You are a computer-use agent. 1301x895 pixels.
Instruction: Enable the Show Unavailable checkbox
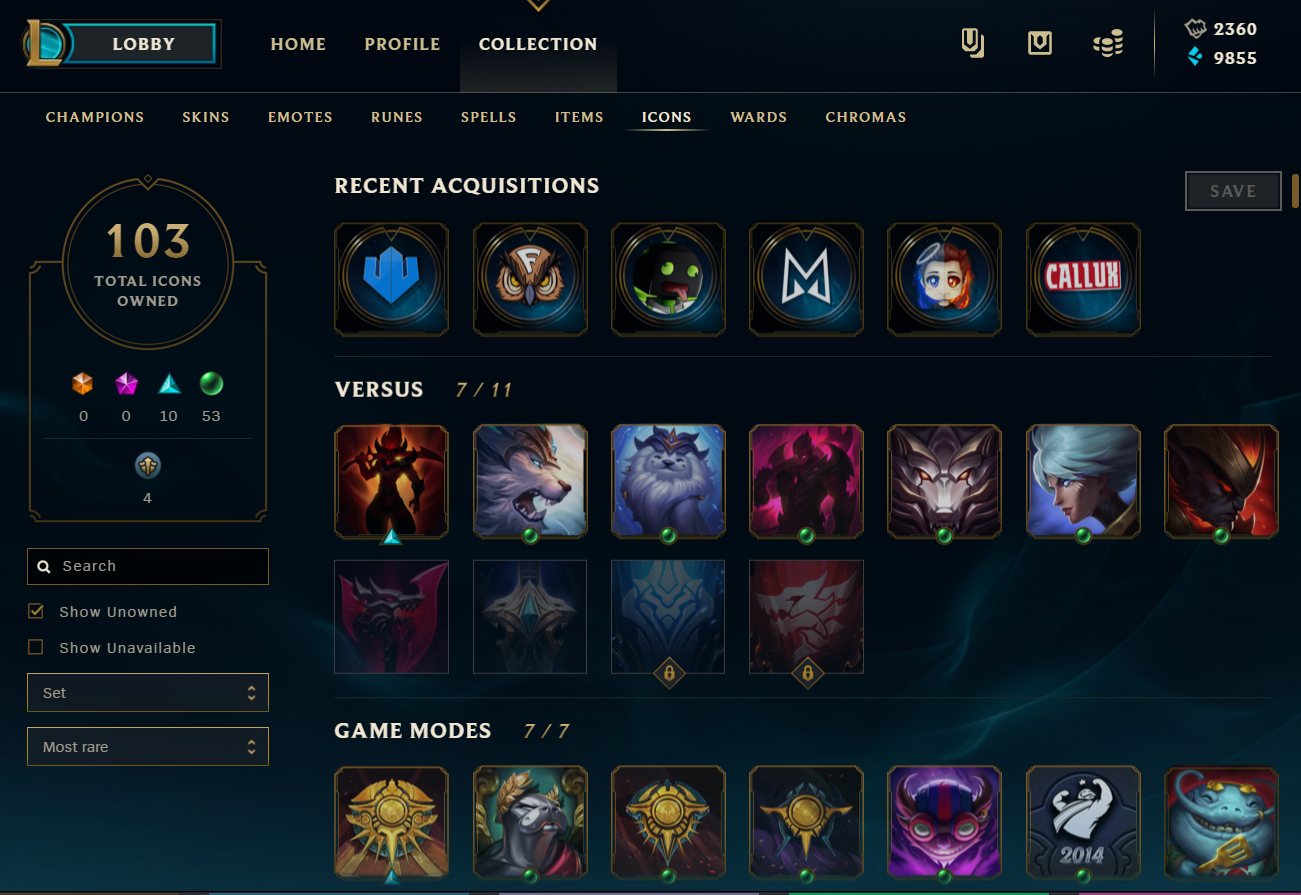tap(37, 647)
